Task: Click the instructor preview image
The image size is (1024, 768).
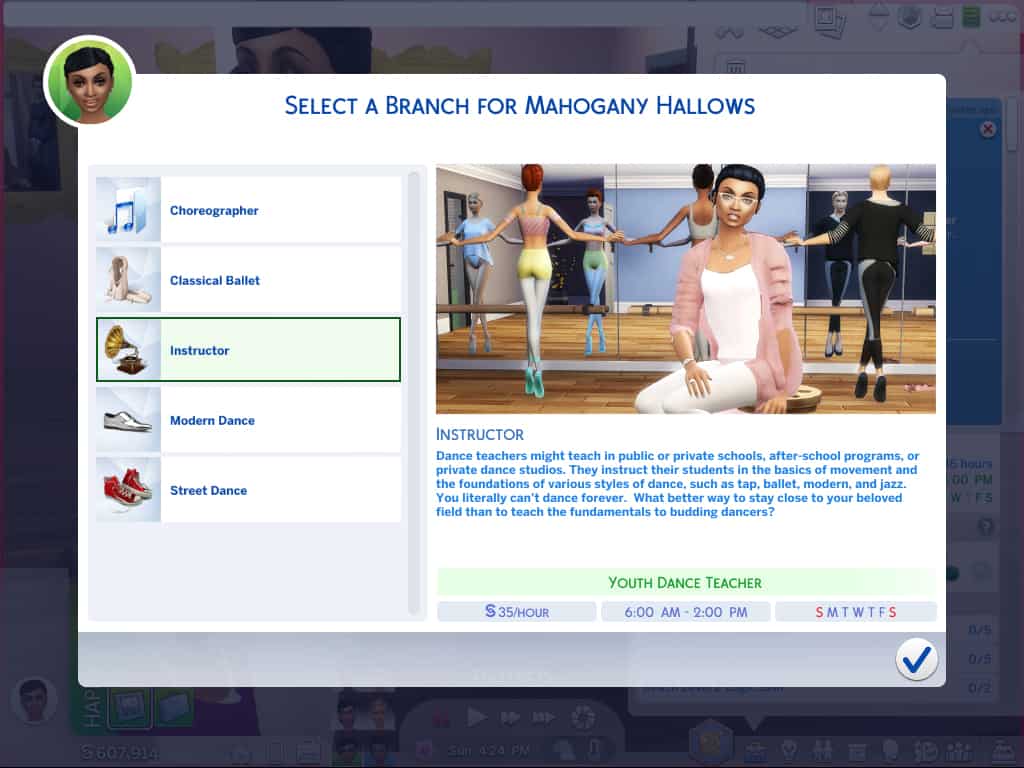Action: coord(686,289)
